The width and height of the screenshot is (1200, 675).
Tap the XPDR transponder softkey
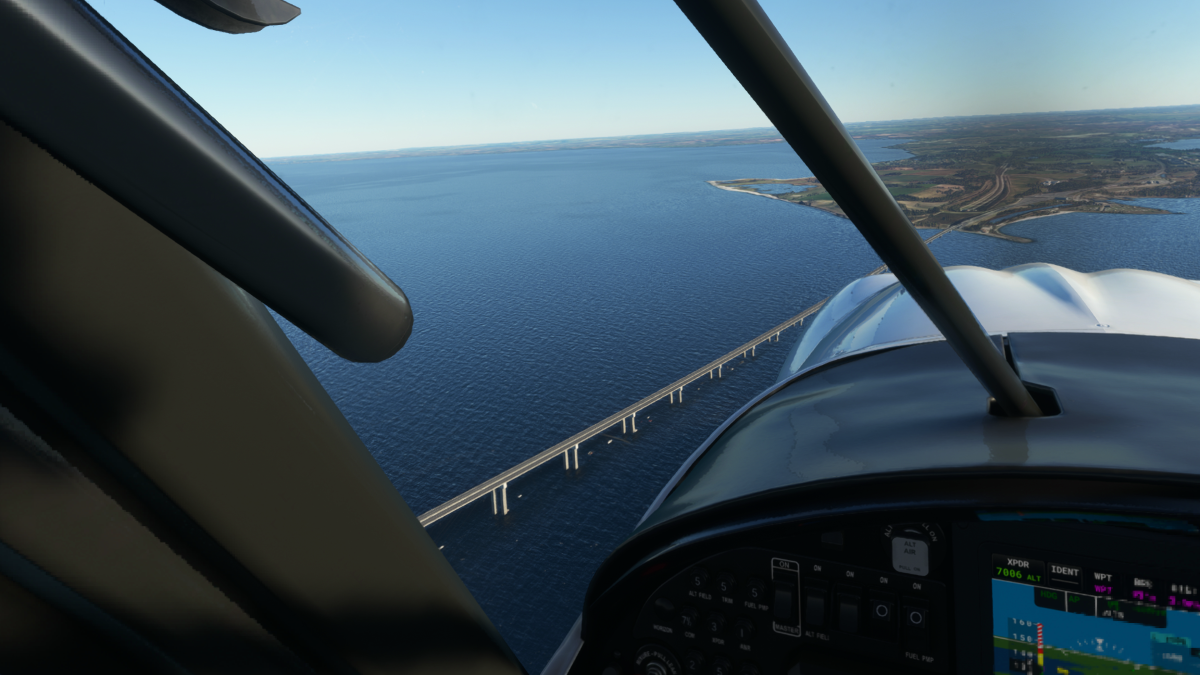(1017, 568)
